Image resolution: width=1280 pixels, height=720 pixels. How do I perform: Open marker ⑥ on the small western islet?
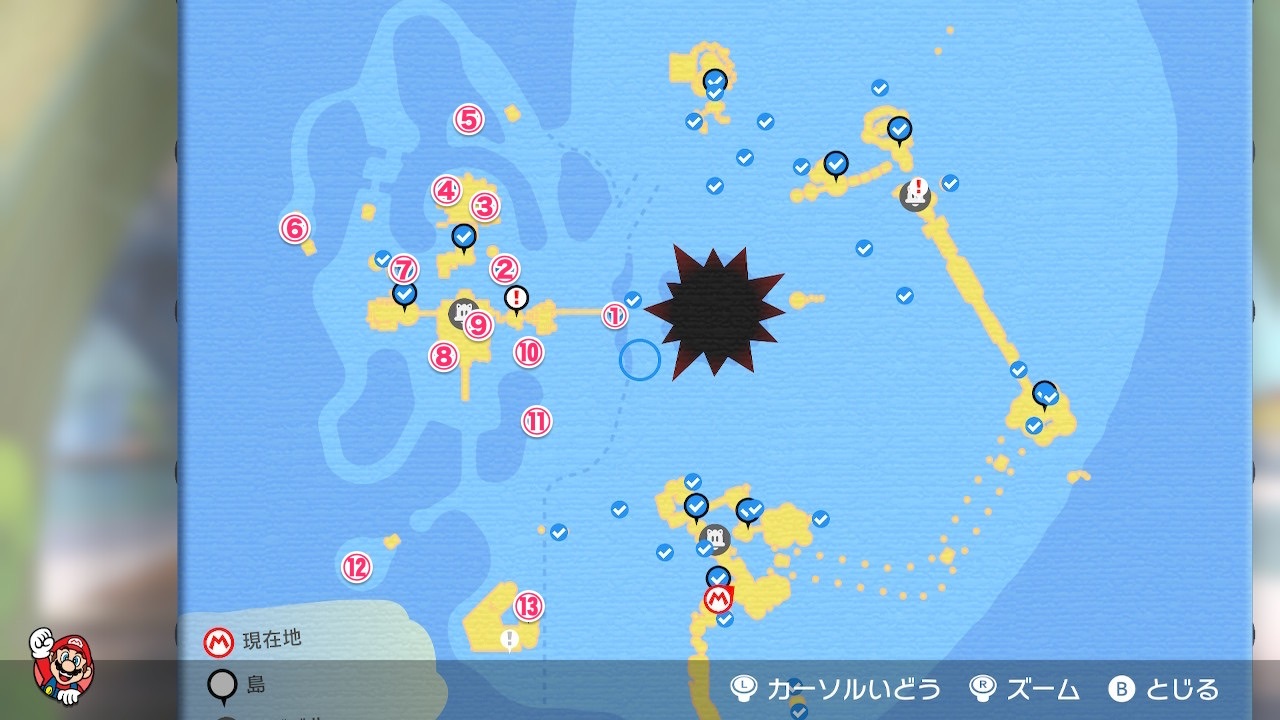[293, 228]
